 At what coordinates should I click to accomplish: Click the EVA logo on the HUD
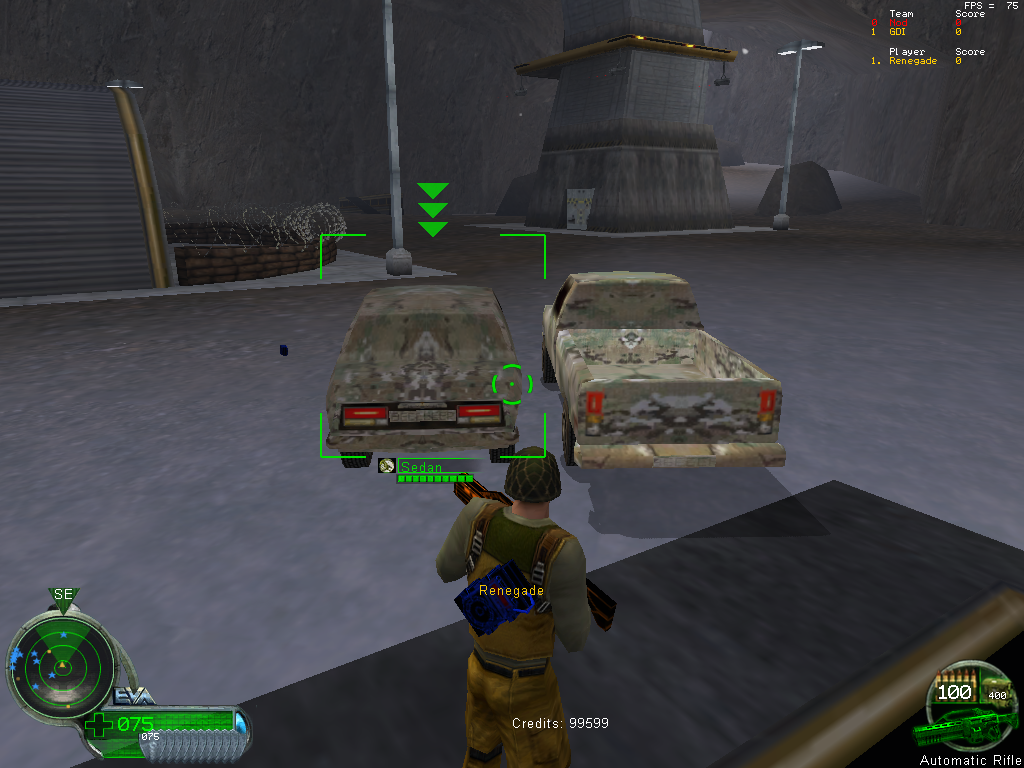pos(134,697)
